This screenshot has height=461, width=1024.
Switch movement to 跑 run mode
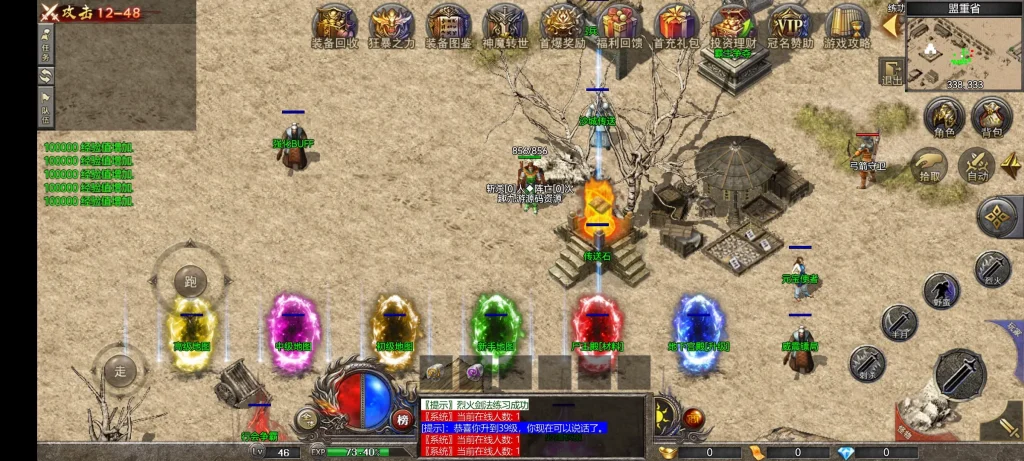(x=190, y=282)
